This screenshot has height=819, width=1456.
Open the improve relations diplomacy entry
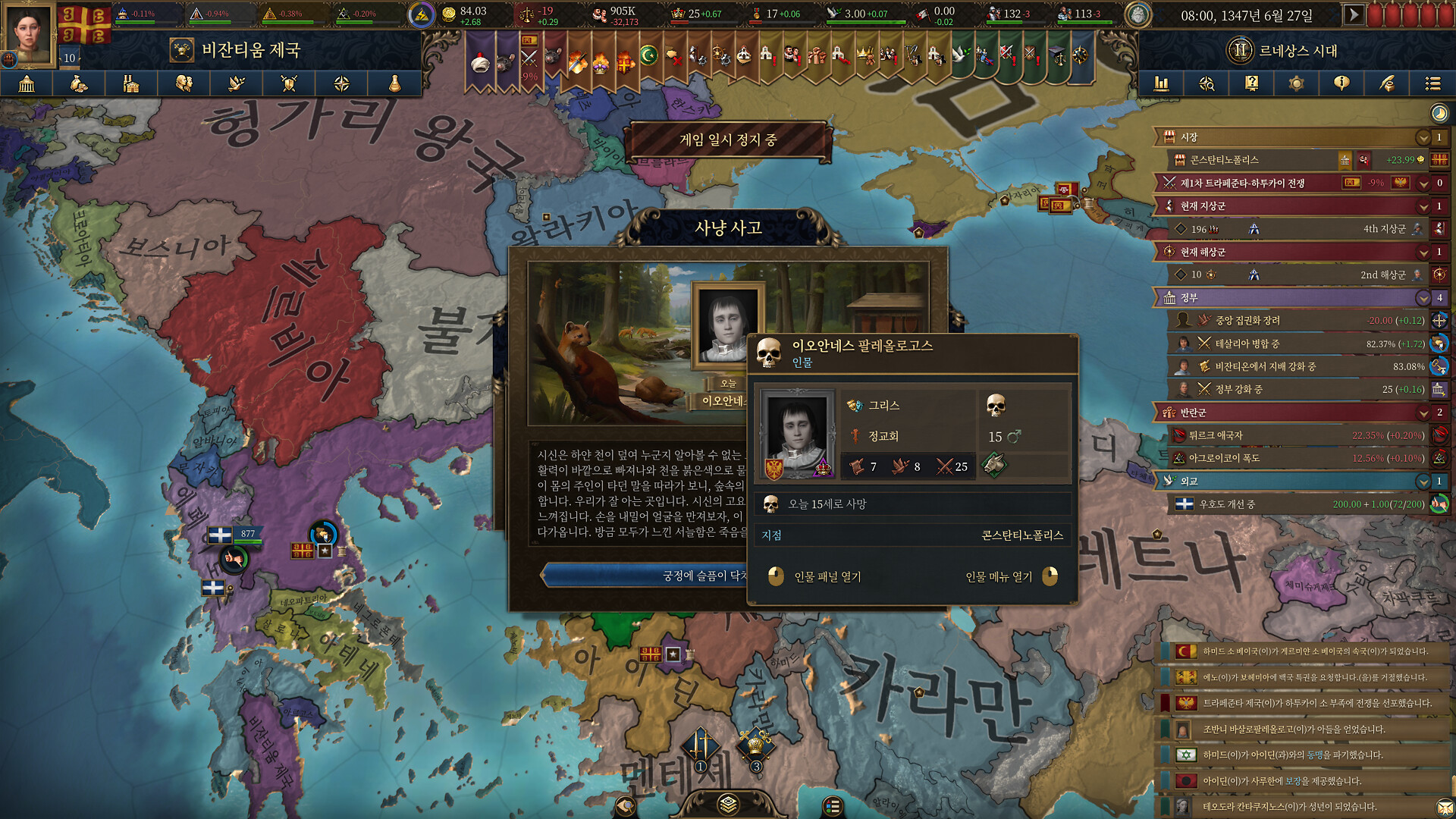[x=1289, y=504]
